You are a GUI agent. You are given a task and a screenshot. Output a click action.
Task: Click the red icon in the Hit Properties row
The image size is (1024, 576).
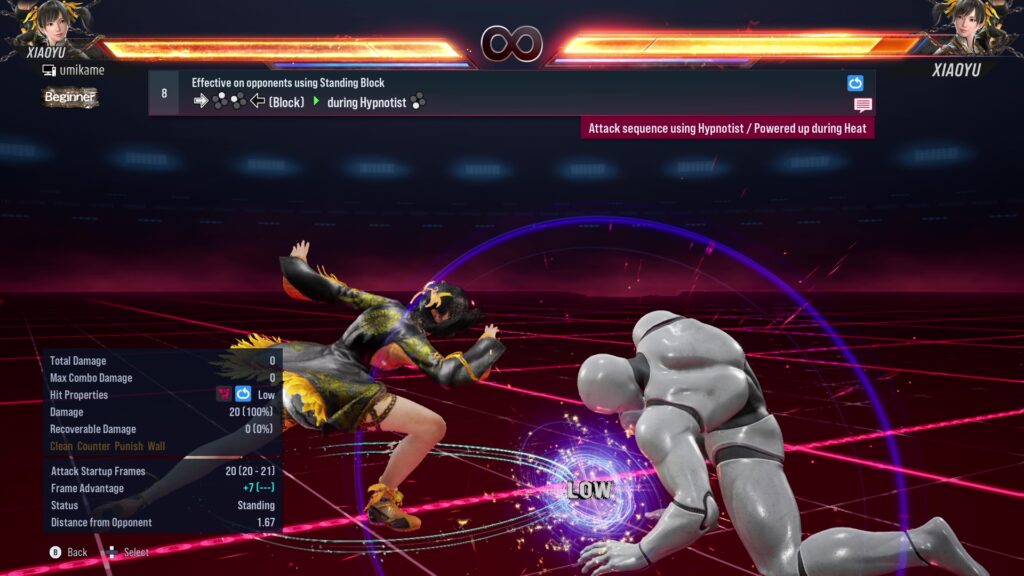tap(224, 395)
